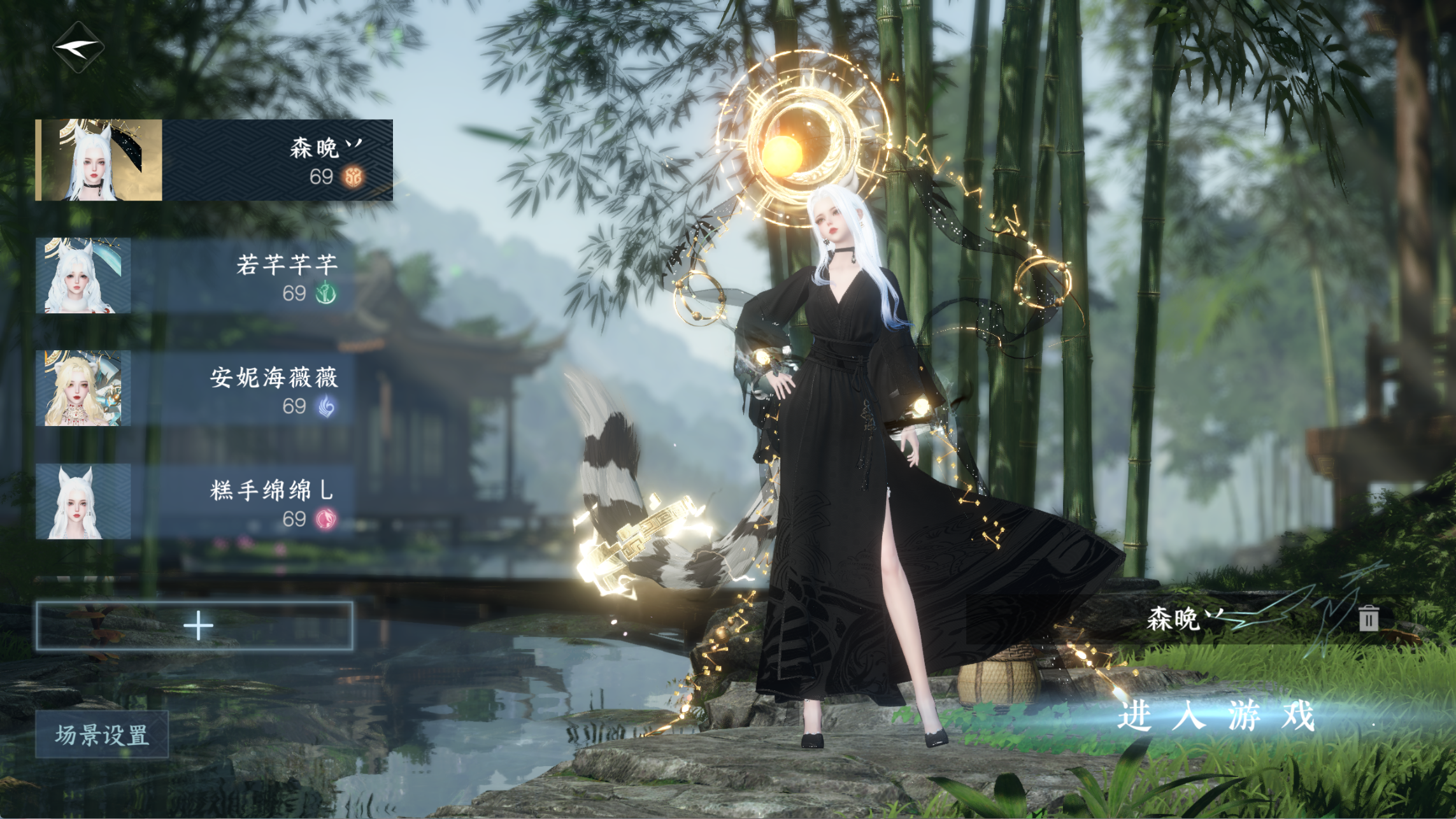Choose character 若芊芊芊

click(x=195, y=276)
